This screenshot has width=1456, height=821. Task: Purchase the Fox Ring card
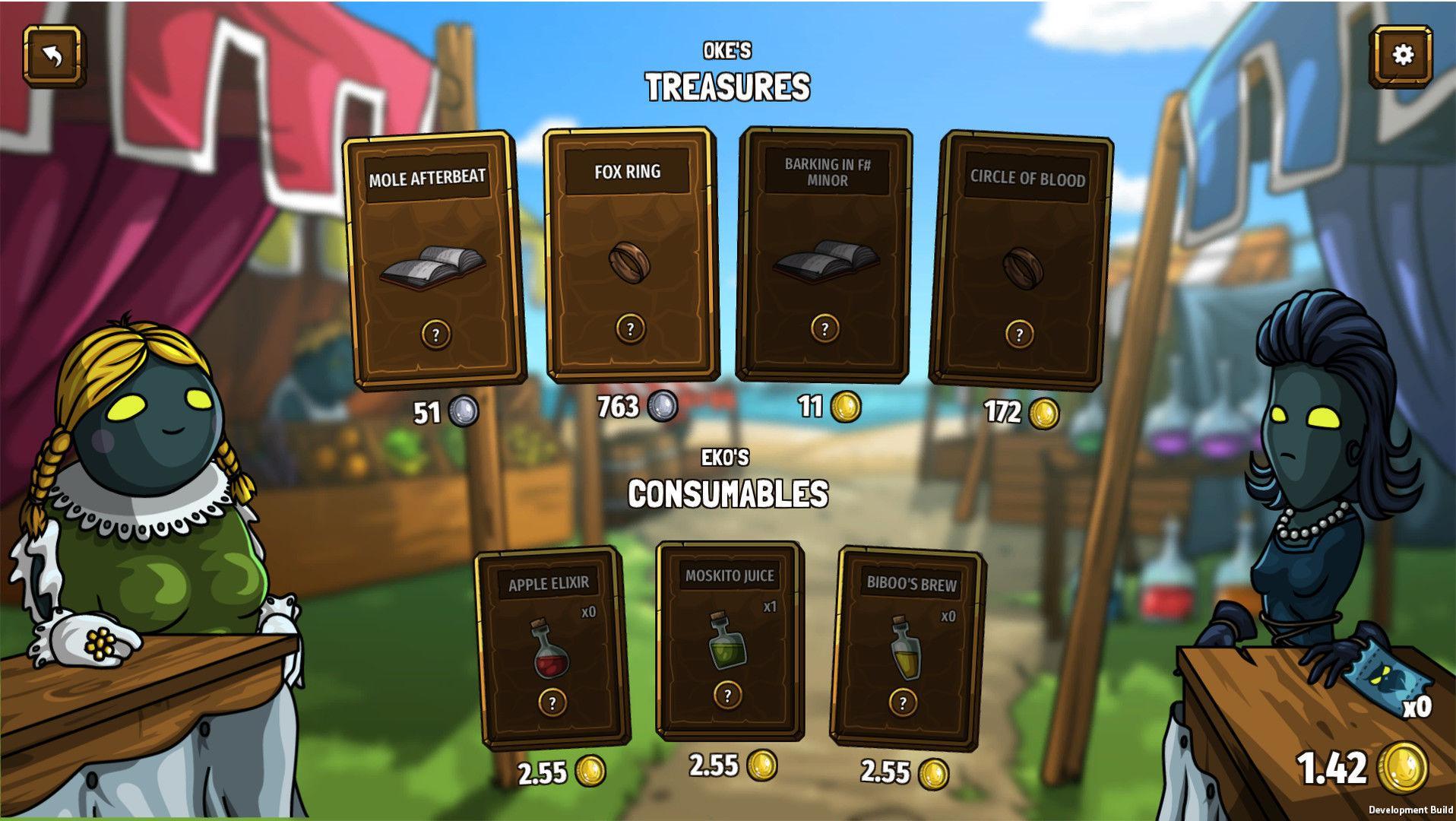(630, 255)
